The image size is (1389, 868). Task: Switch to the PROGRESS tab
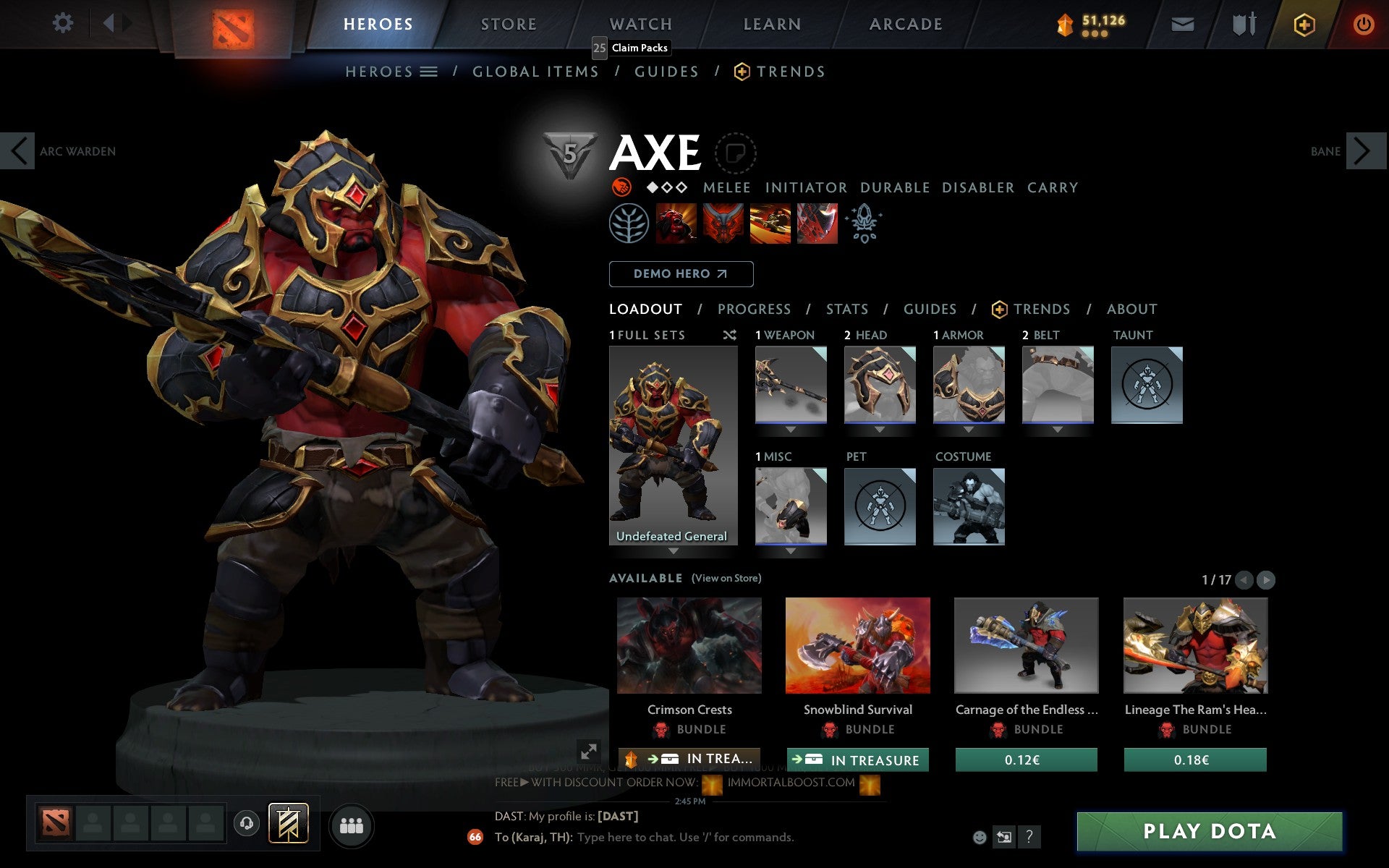pos(754,309)
